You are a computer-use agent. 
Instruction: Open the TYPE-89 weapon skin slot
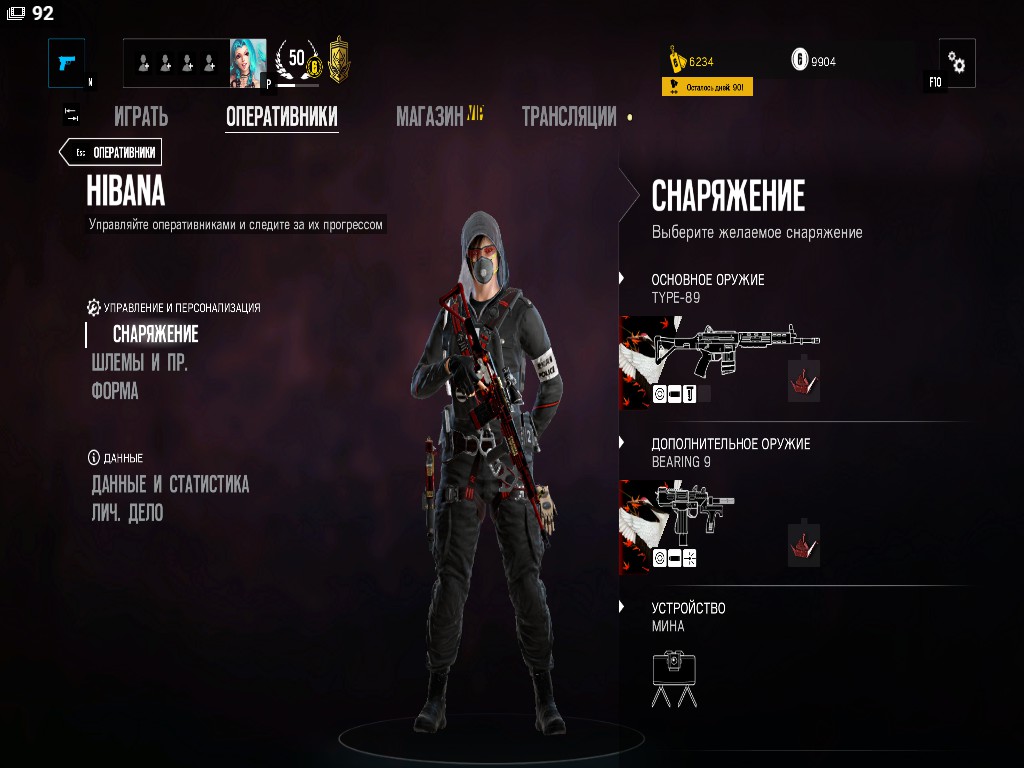pos(803,381)
